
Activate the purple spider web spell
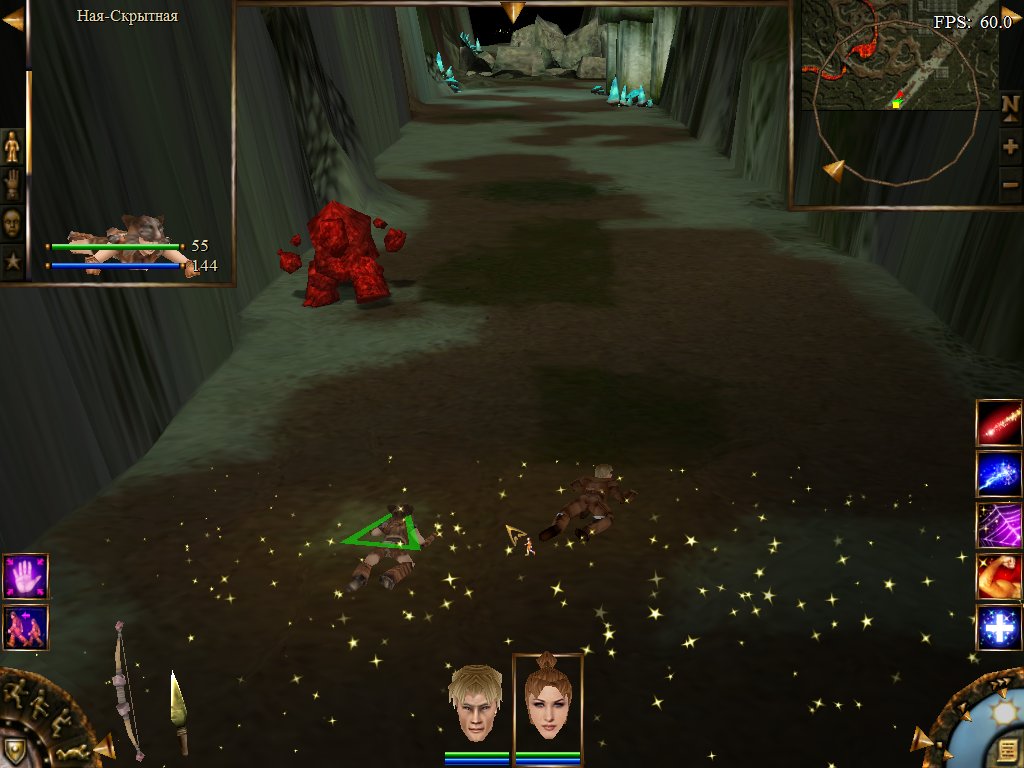pos(999,525)
